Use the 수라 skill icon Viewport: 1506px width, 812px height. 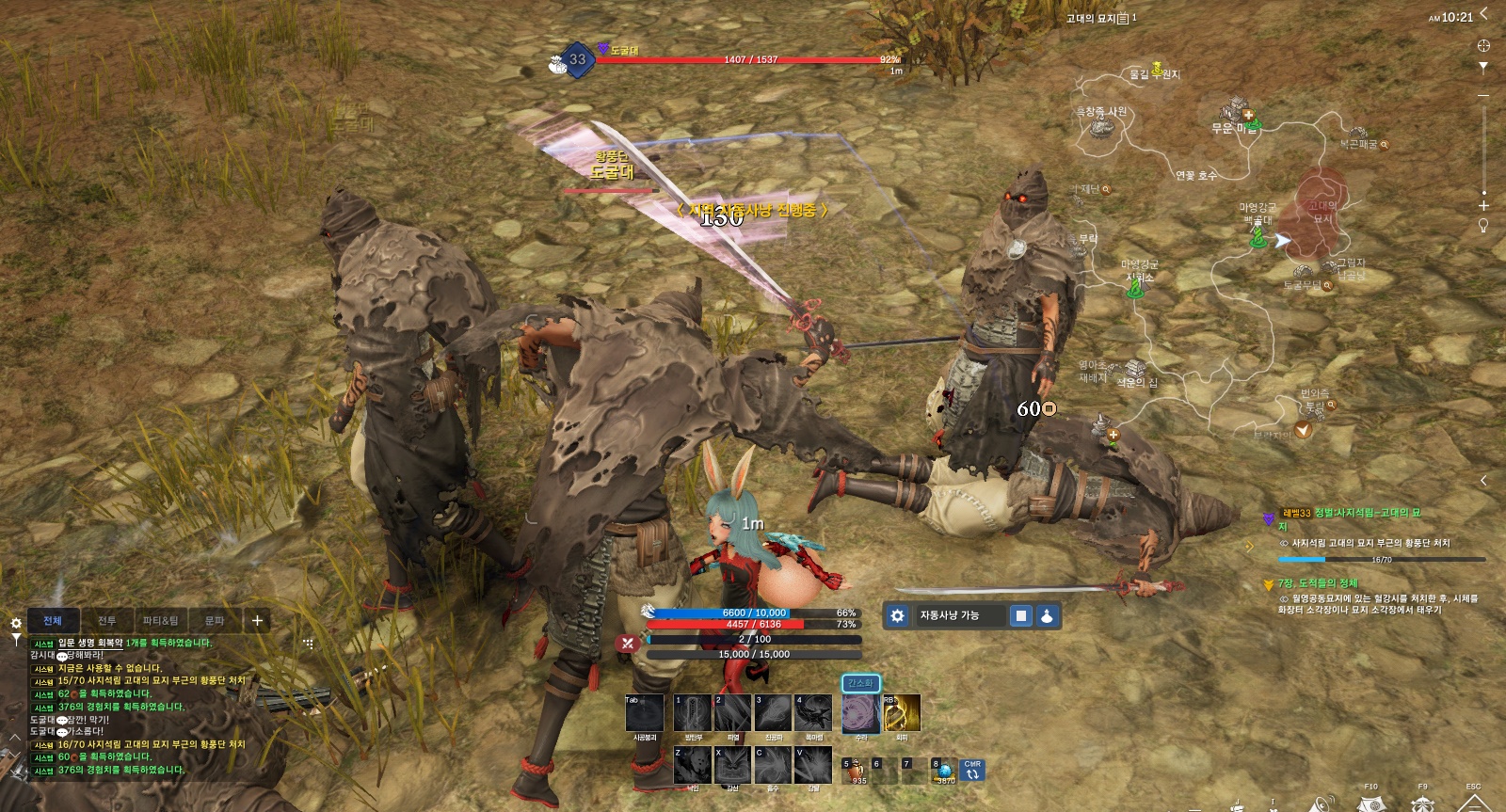[x=860, y=714]
